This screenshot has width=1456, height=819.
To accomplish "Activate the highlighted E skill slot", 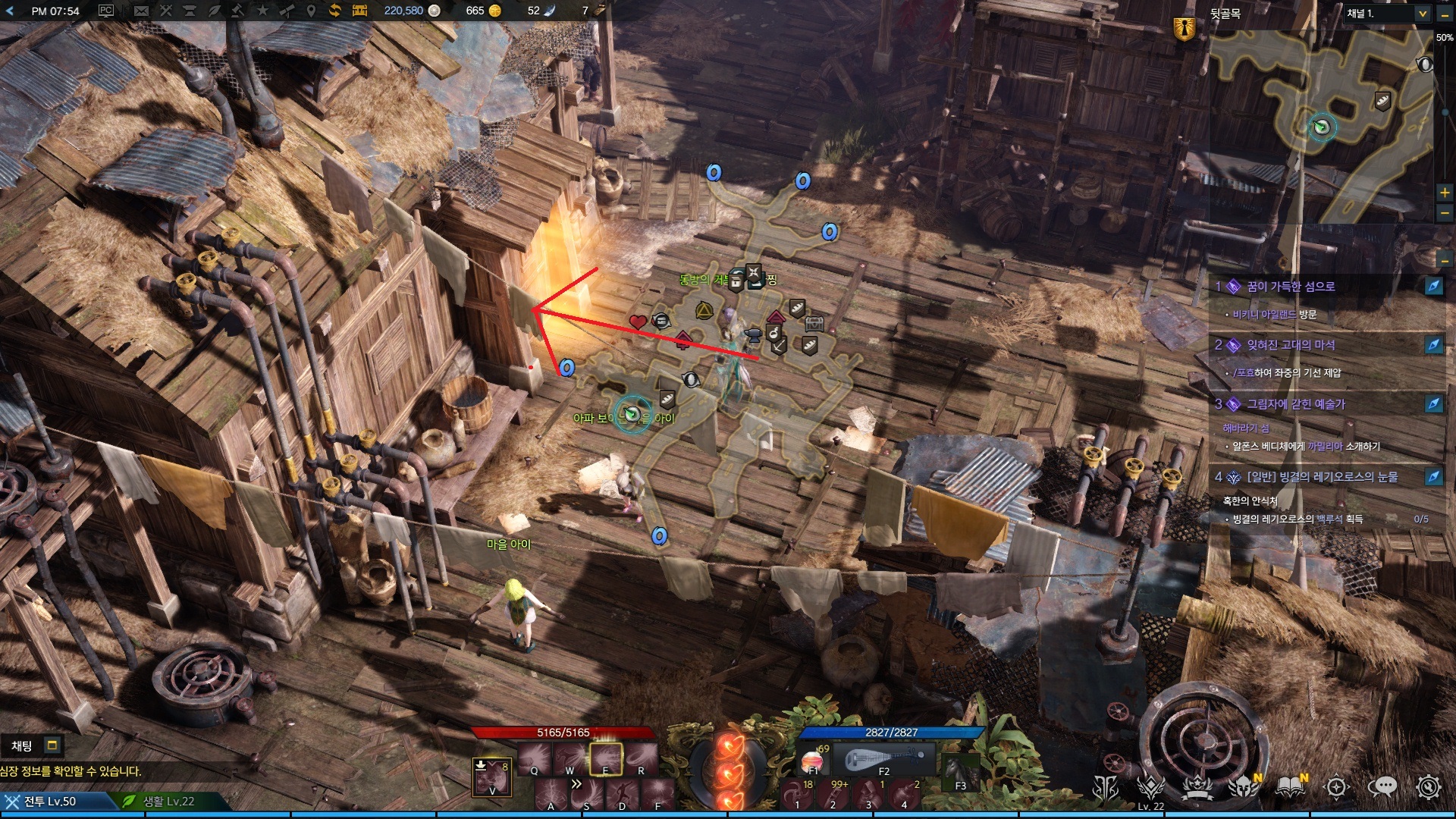I will pyautogui.click(x=606, y=759).
